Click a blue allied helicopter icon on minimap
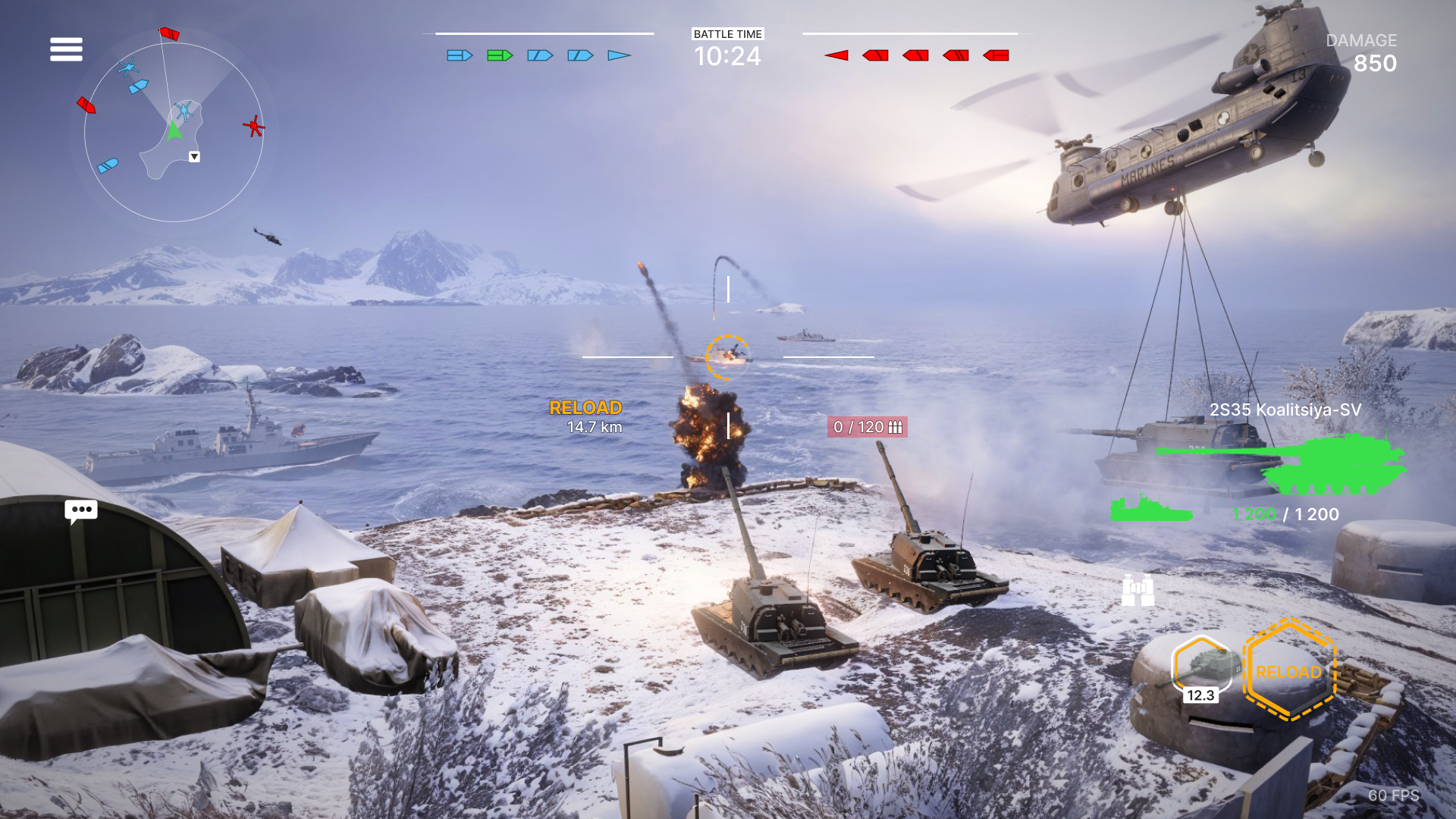 129,67
